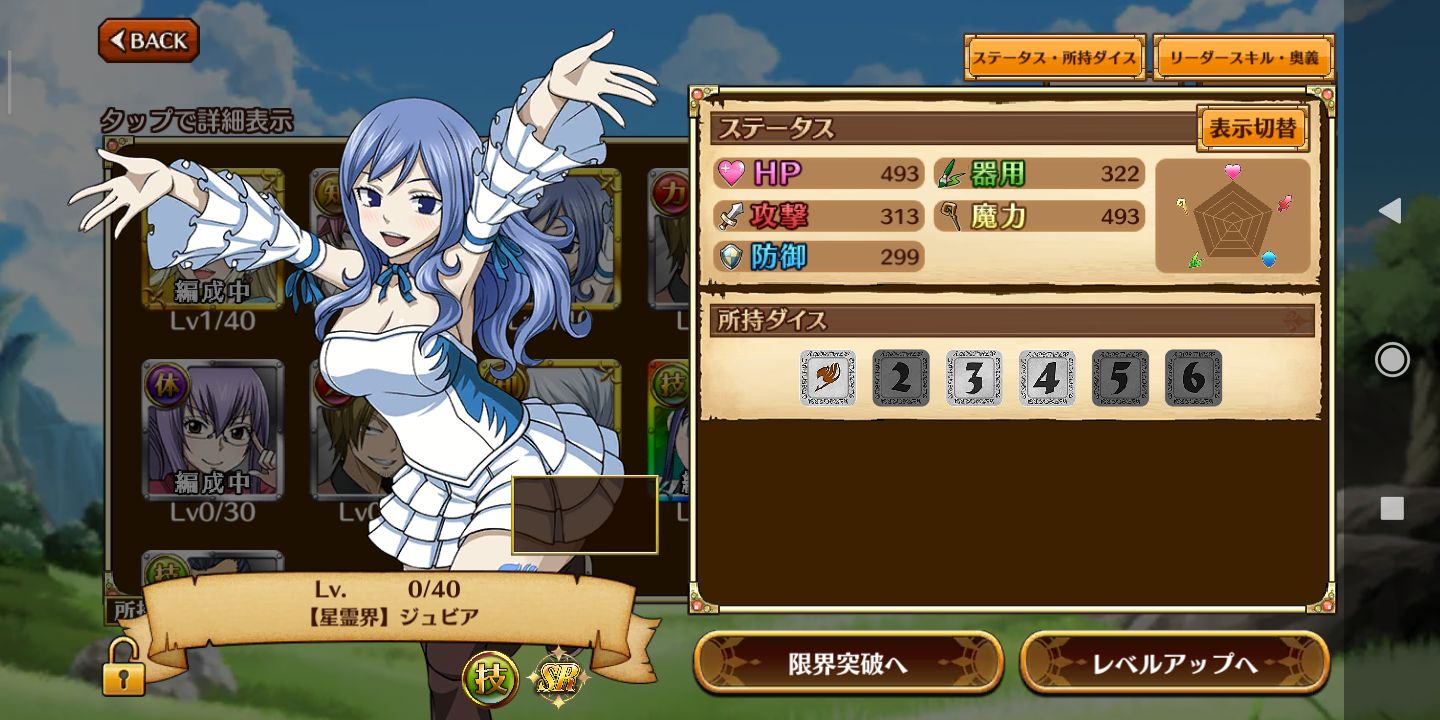1440x720 pixels.
Task: Select the number 5 dice
Action: 1120,378
